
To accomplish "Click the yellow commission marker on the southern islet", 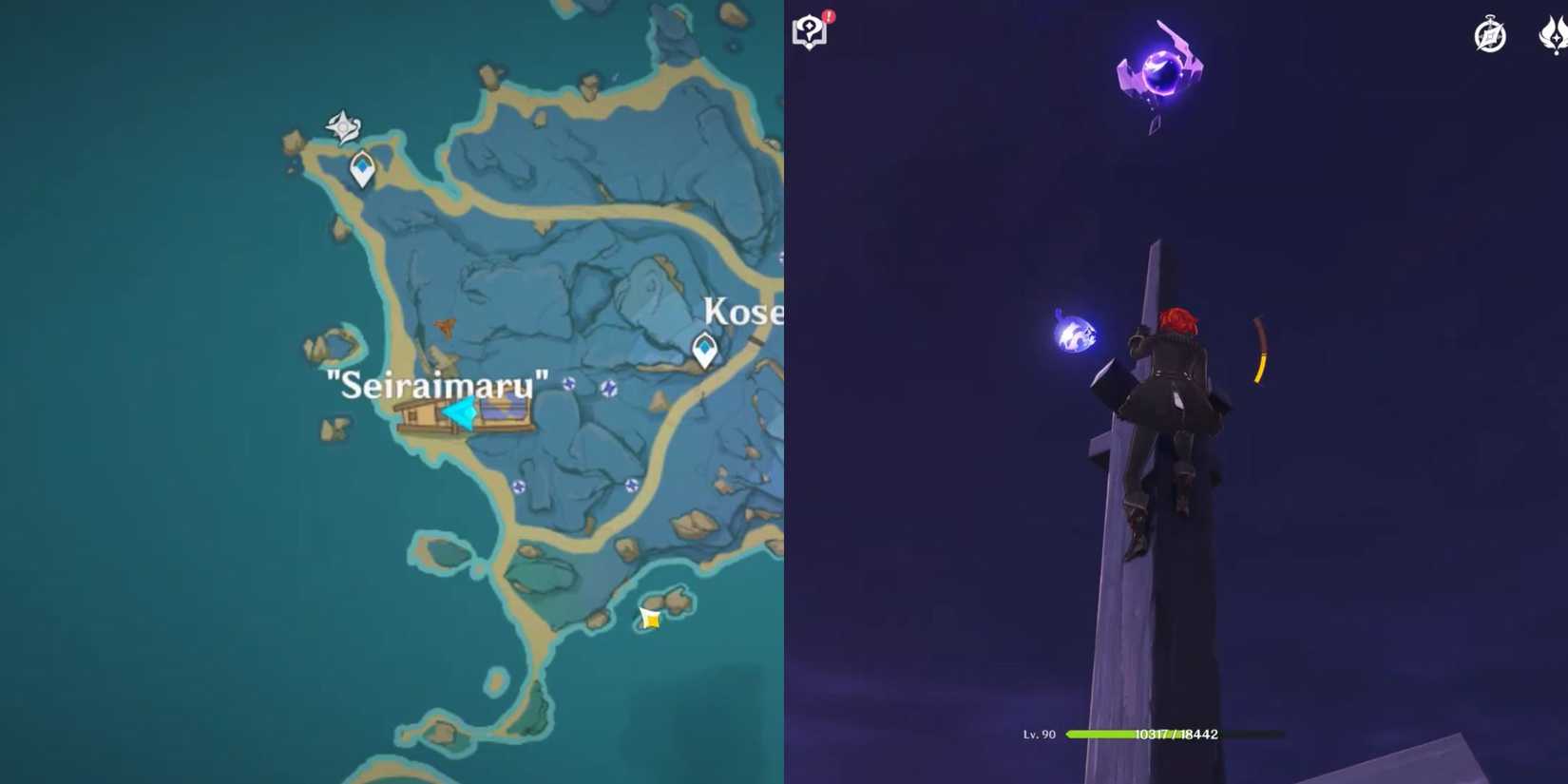I will [651, 618].
